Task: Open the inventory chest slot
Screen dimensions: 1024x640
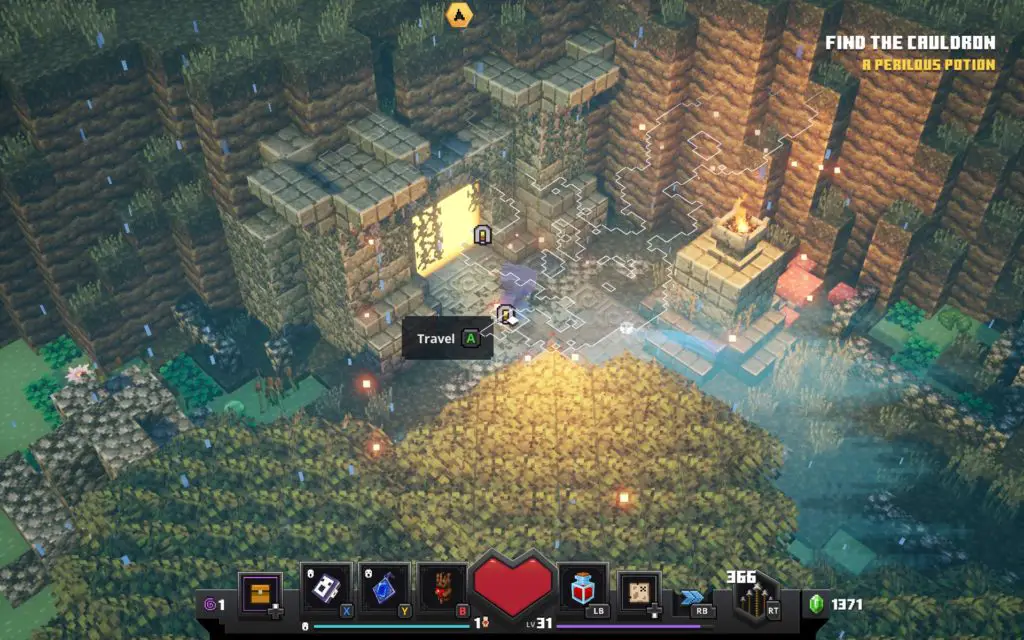Action: 259,594
